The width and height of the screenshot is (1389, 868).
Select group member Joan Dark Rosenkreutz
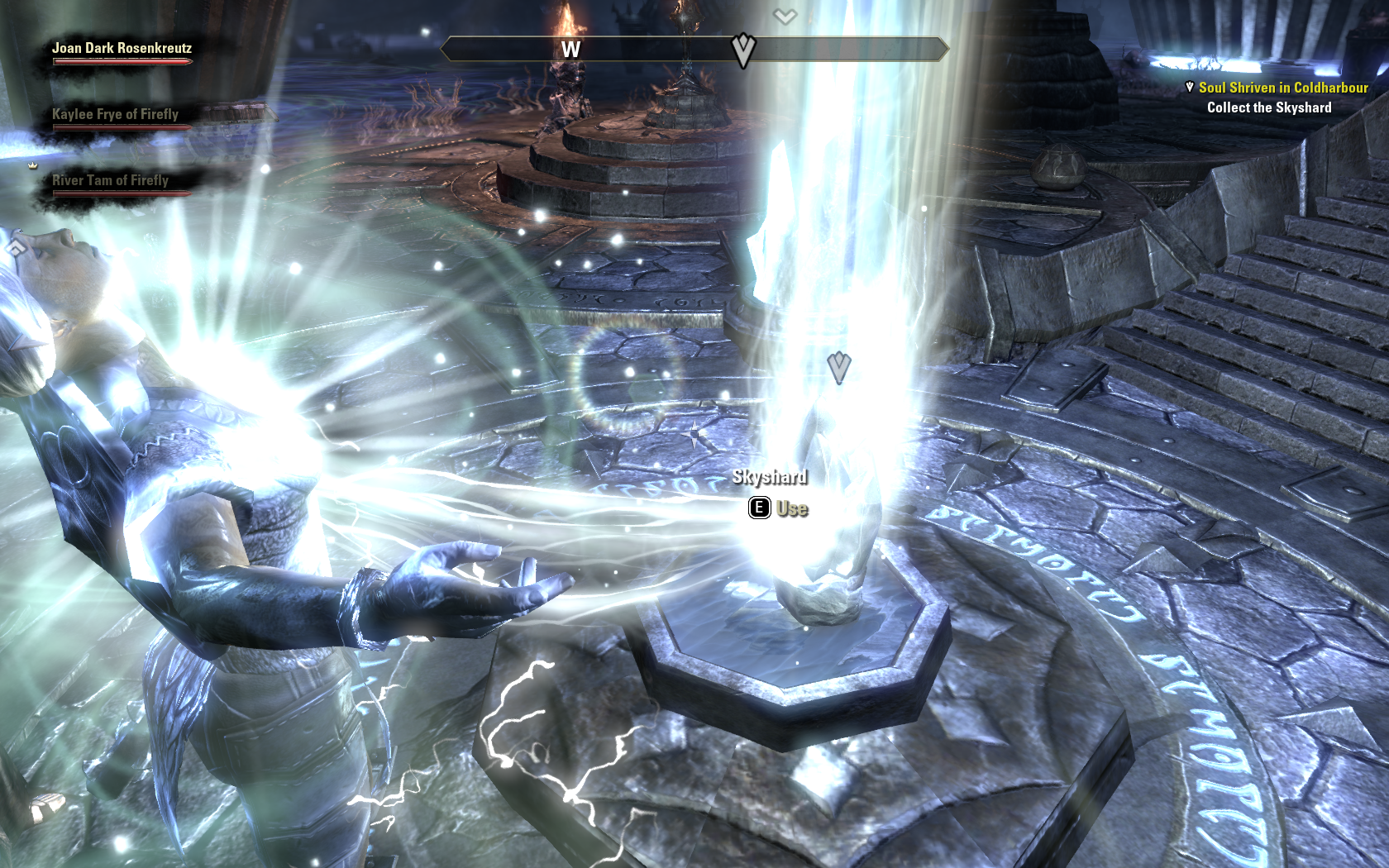122,49
